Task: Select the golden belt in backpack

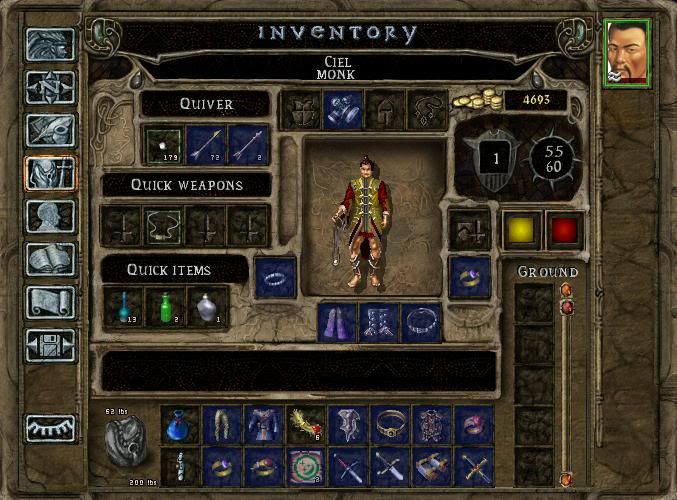Action: [390, 424]
